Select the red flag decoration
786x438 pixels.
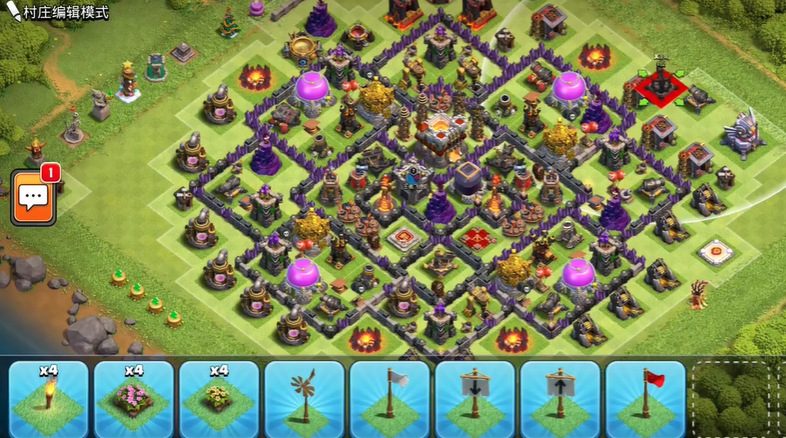click(645, 398)
